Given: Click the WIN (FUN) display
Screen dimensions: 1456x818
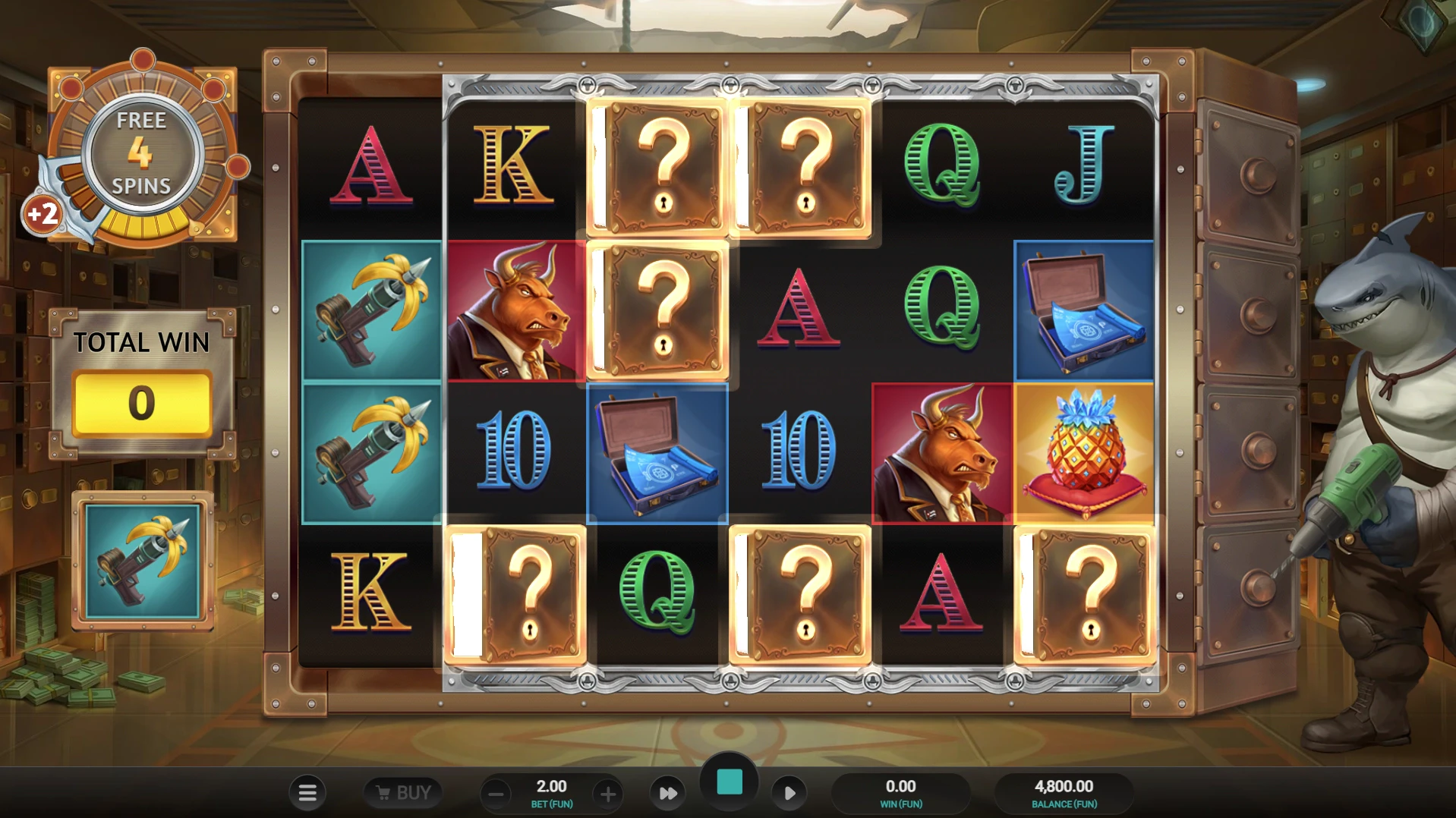Looking at the screenshot, I should click(x=900, y=791).
